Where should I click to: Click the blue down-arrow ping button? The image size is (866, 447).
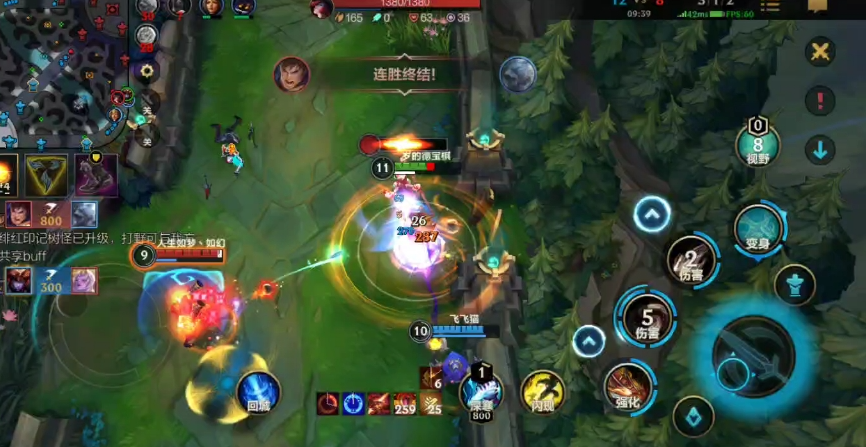coord(820,150)
